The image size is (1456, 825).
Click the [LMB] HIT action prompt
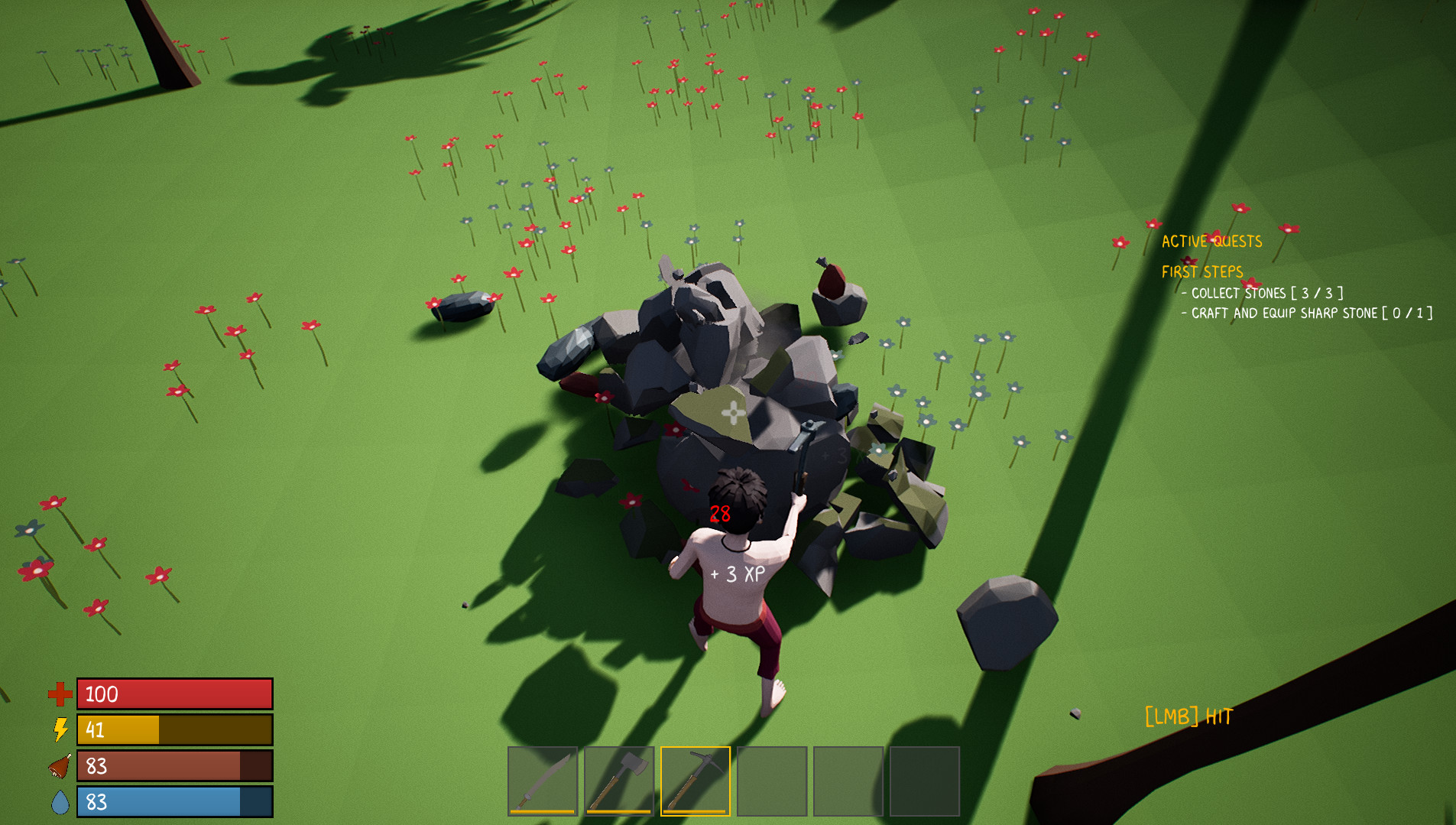(1189, 716)
